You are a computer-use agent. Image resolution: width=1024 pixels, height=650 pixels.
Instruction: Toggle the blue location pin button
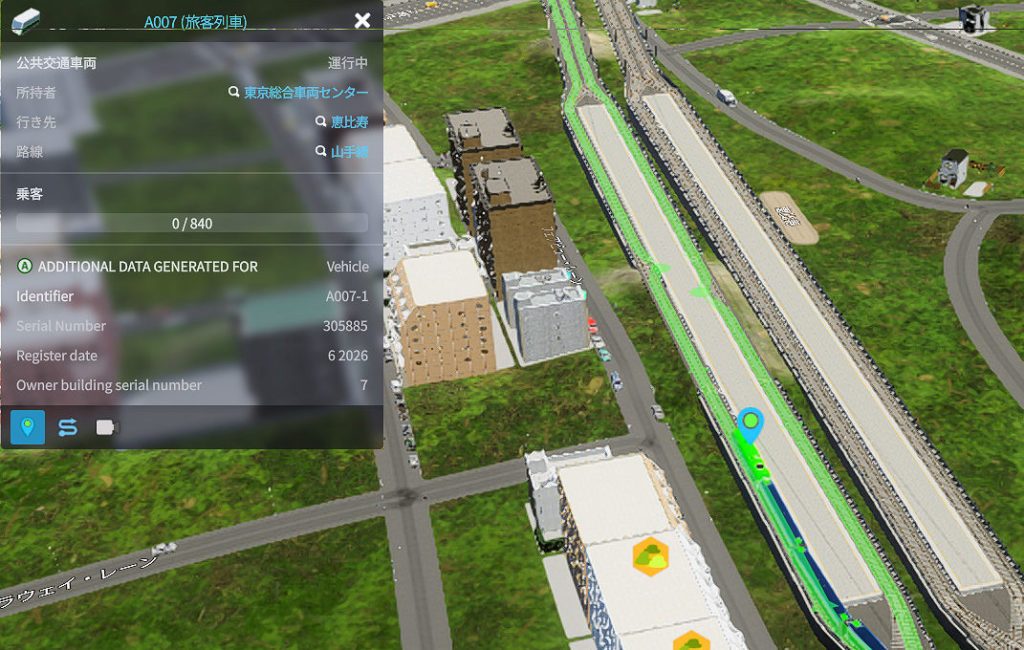pos(28,427)
